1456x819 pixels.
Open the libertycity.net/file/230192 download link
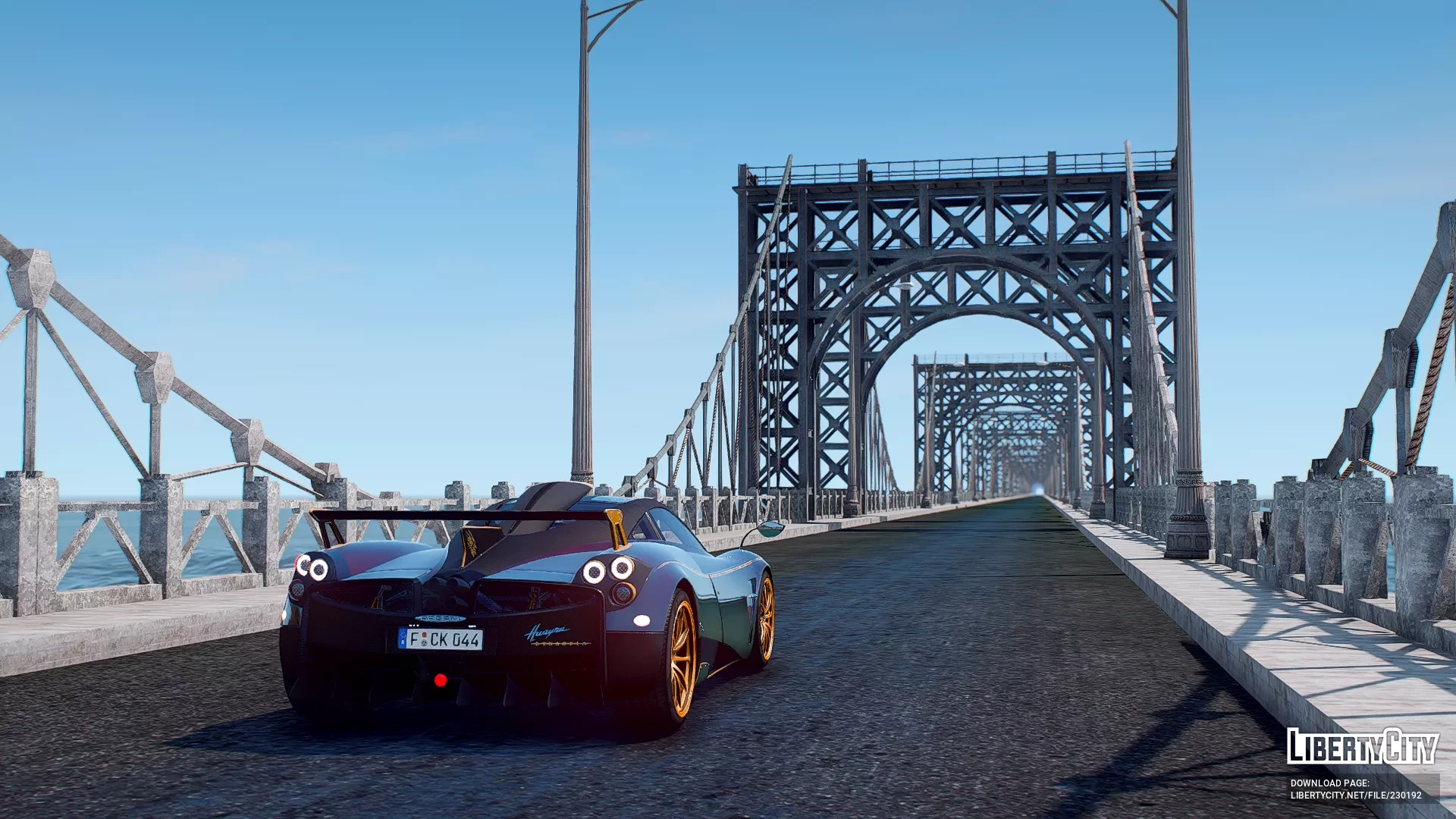(x=1356, y=795)
